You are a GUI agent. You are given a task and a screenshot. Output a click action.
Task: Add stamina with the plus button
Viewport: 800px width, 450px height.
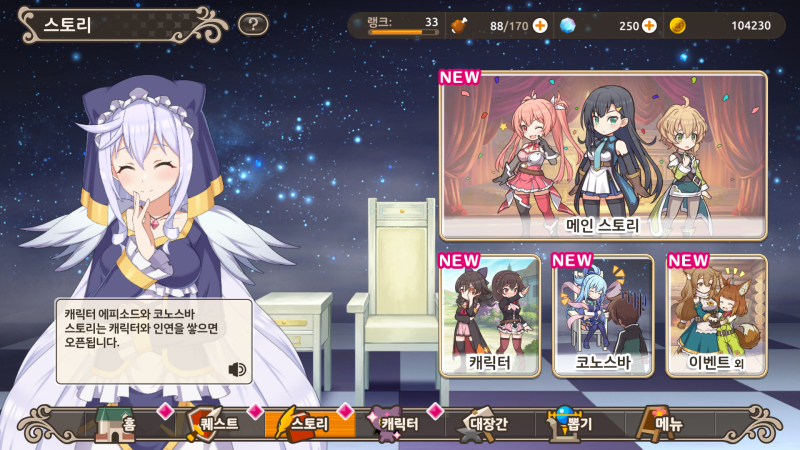click(540, 25)
